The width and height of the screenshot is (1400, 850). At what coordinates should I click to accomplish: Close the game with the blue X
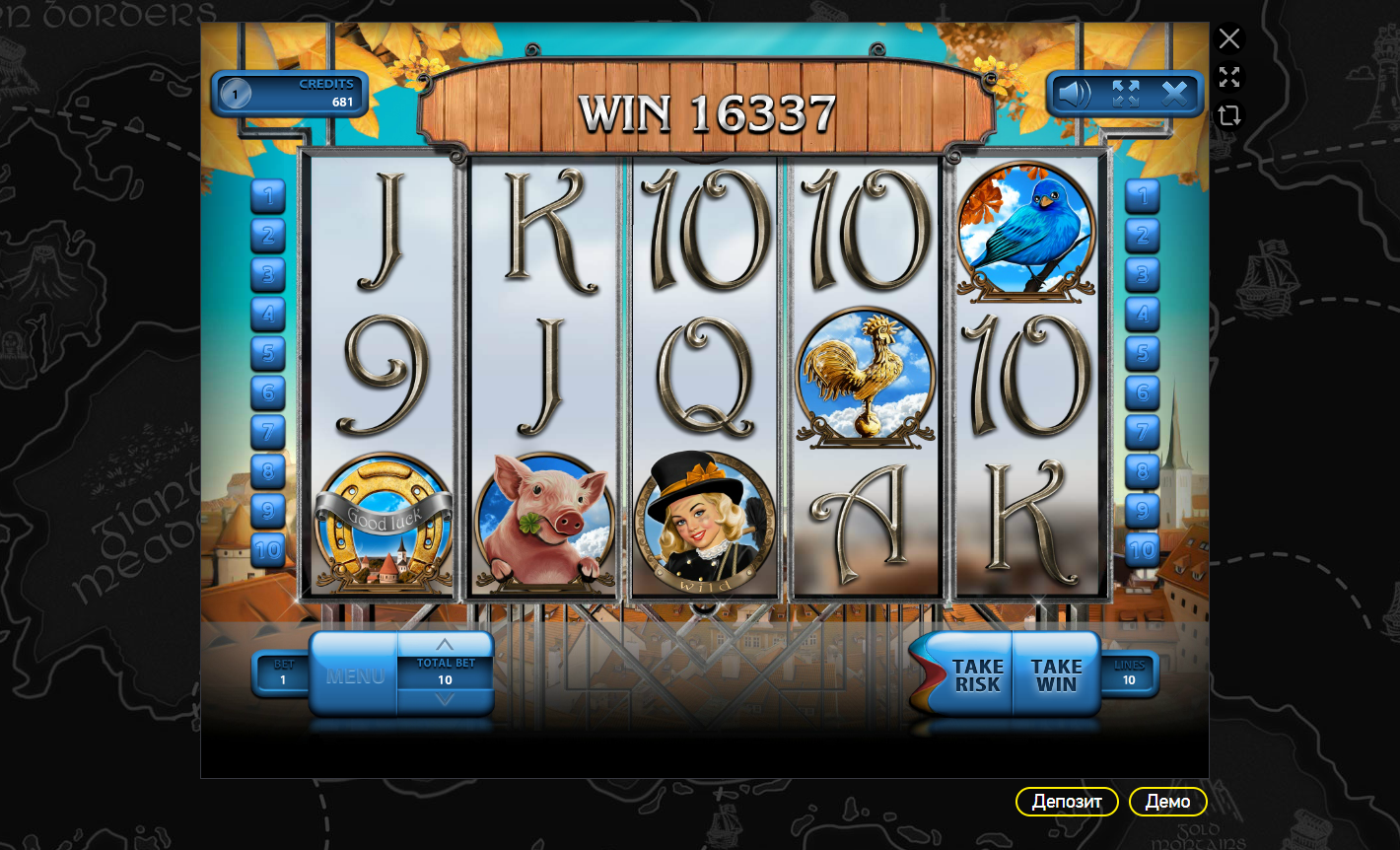pyautogui.click(x=1174, y=94)
